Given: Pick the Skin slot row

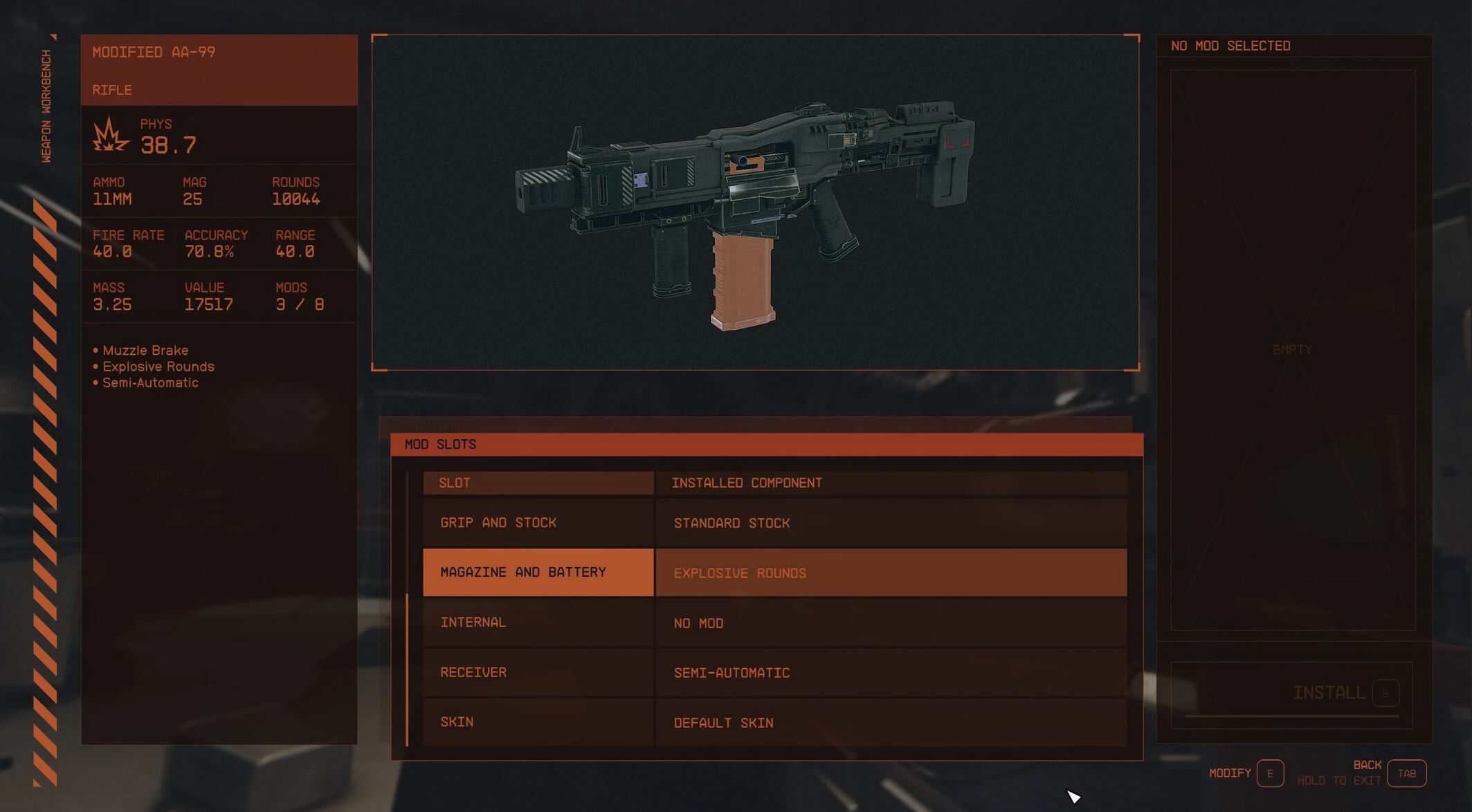Looking at the screenshot, I should point(538,722).
